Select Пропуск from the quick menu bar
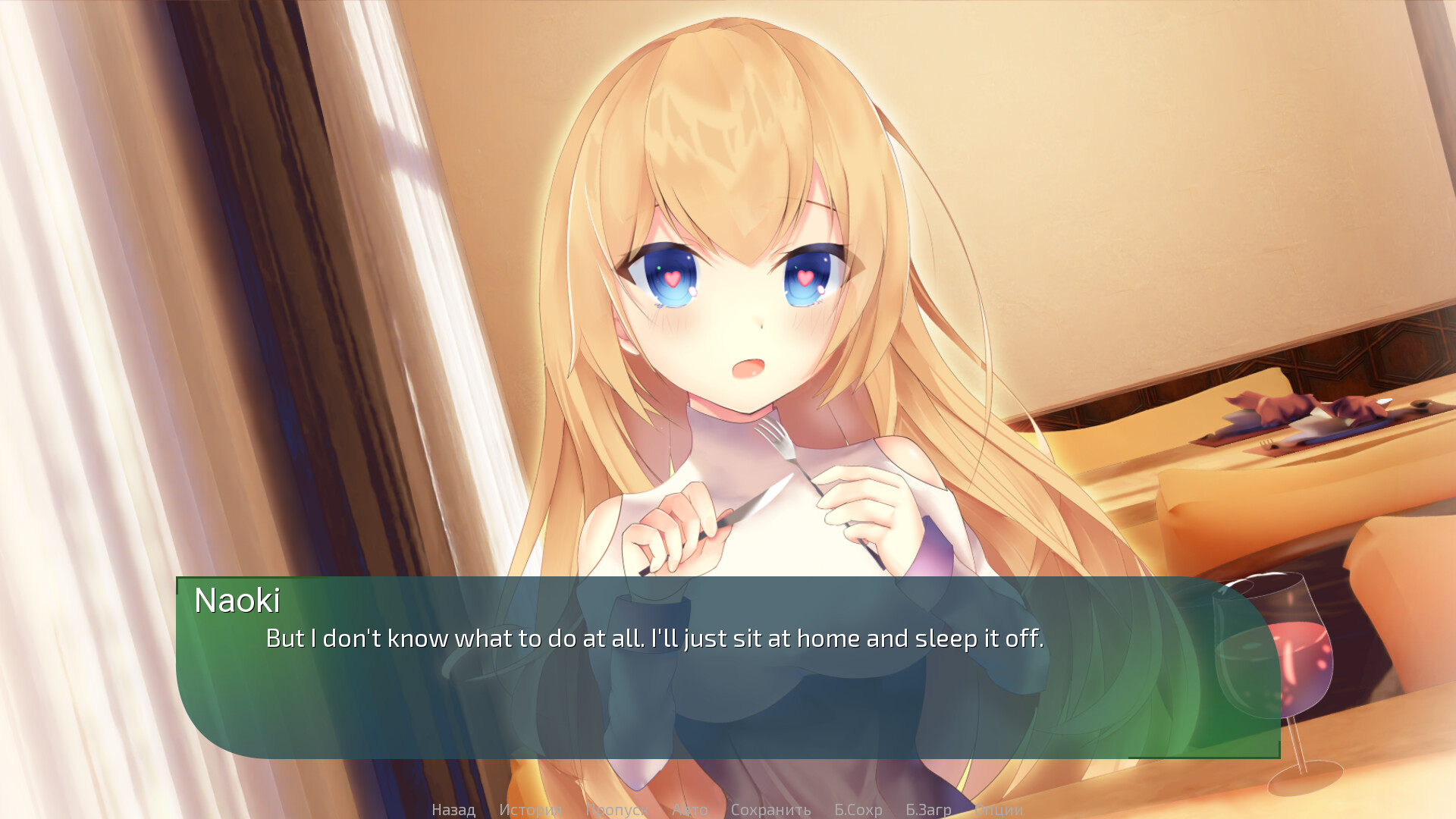Image resolution: width=1456 pixels, height=819 pixels. click(616, 809)
